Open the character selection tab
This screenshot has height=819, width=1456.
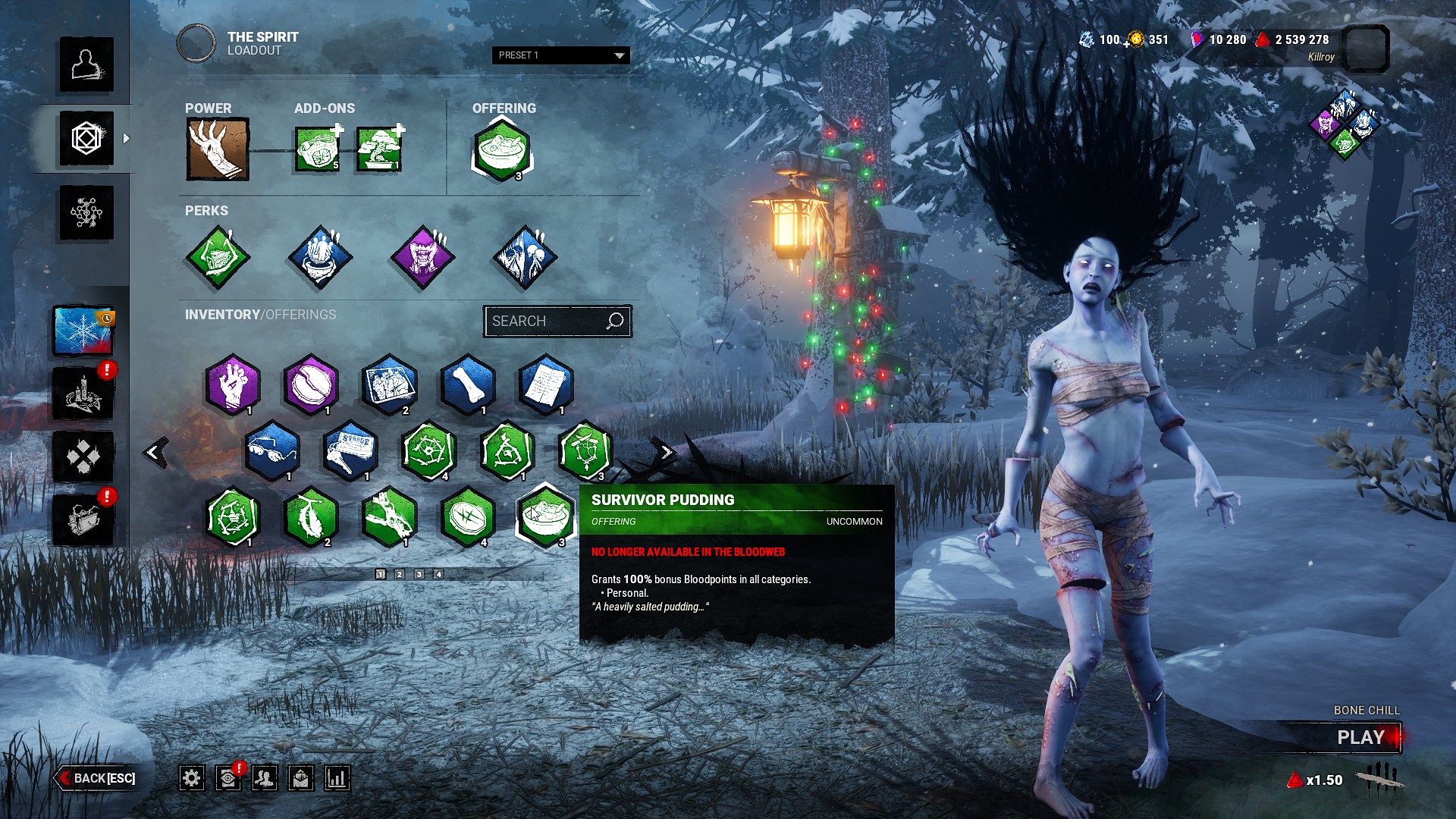click(x=86, y=65)
